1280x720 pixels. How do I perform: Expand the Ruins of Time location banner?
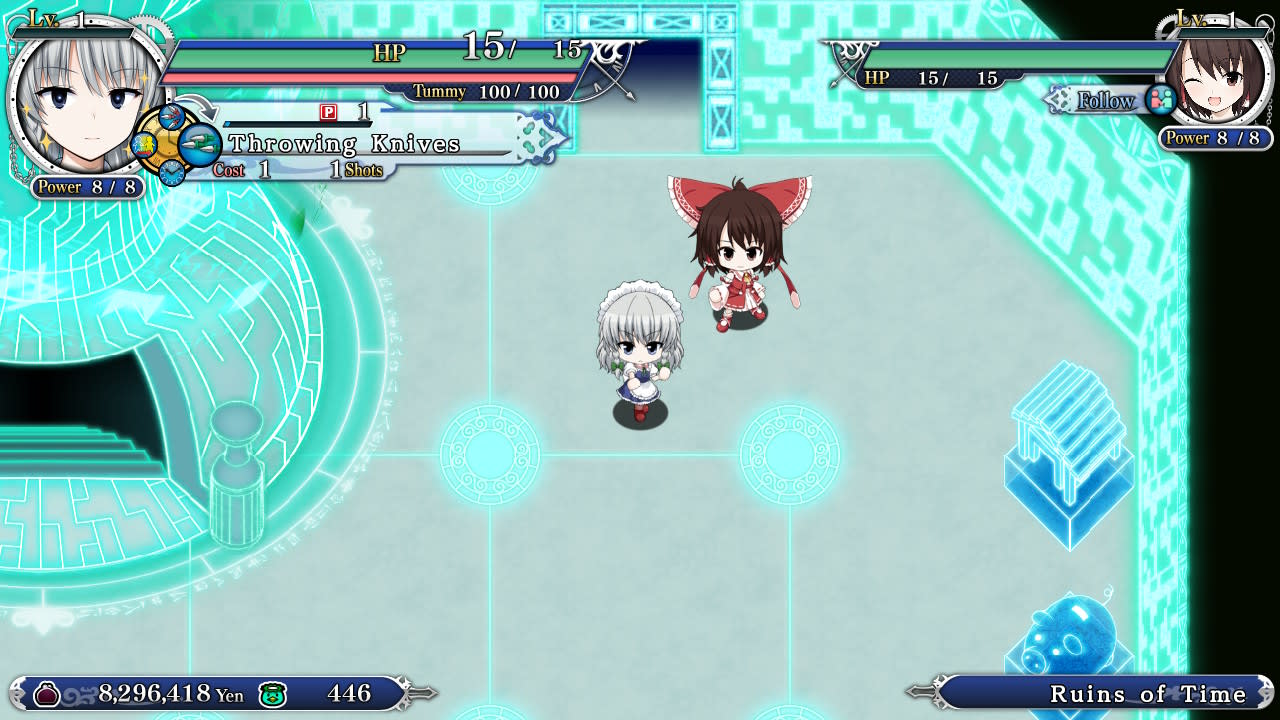click(x=1148, y=693)
